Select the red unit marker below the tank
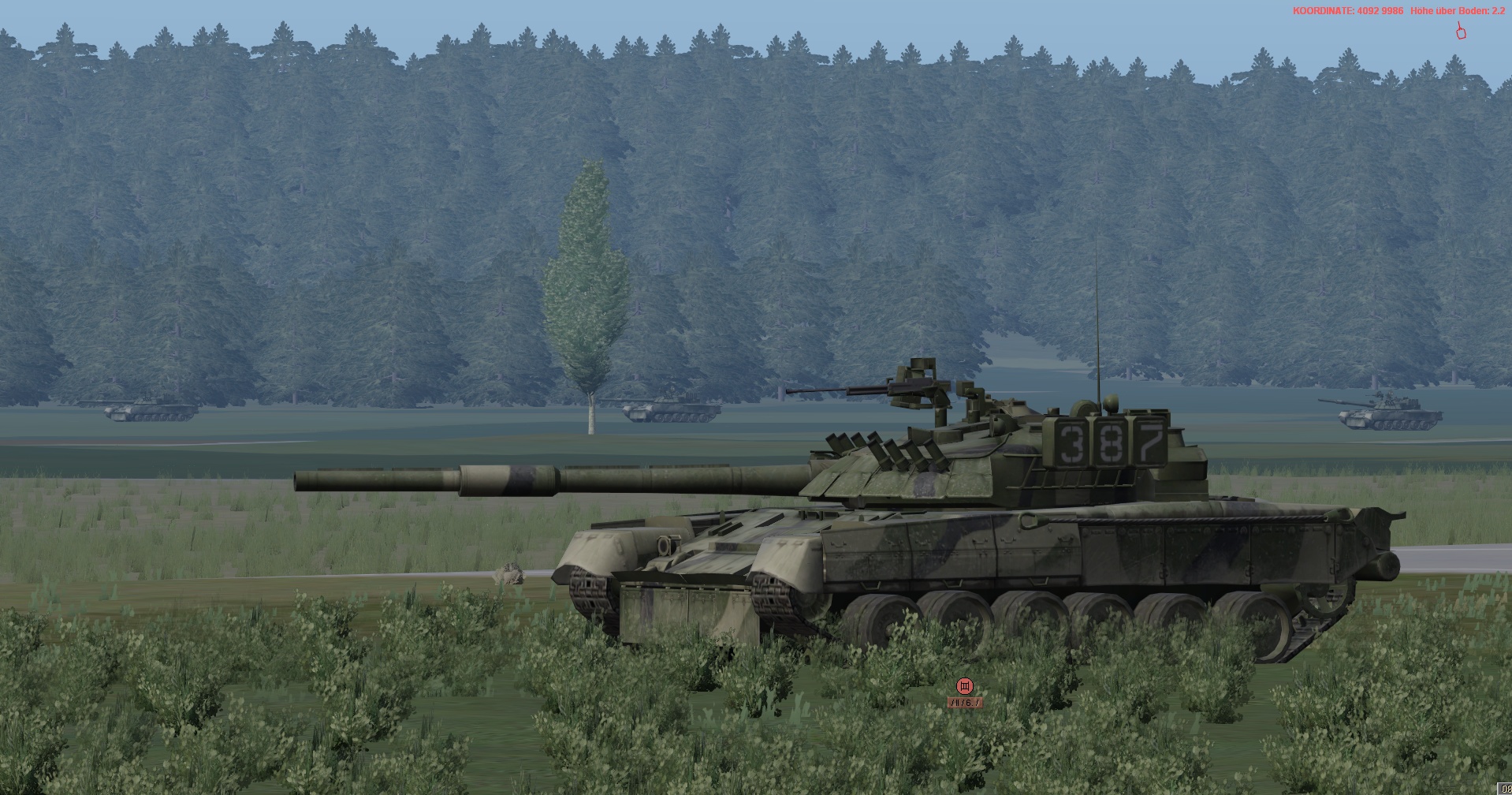The image size is (1512, 795). pos(965,685)
